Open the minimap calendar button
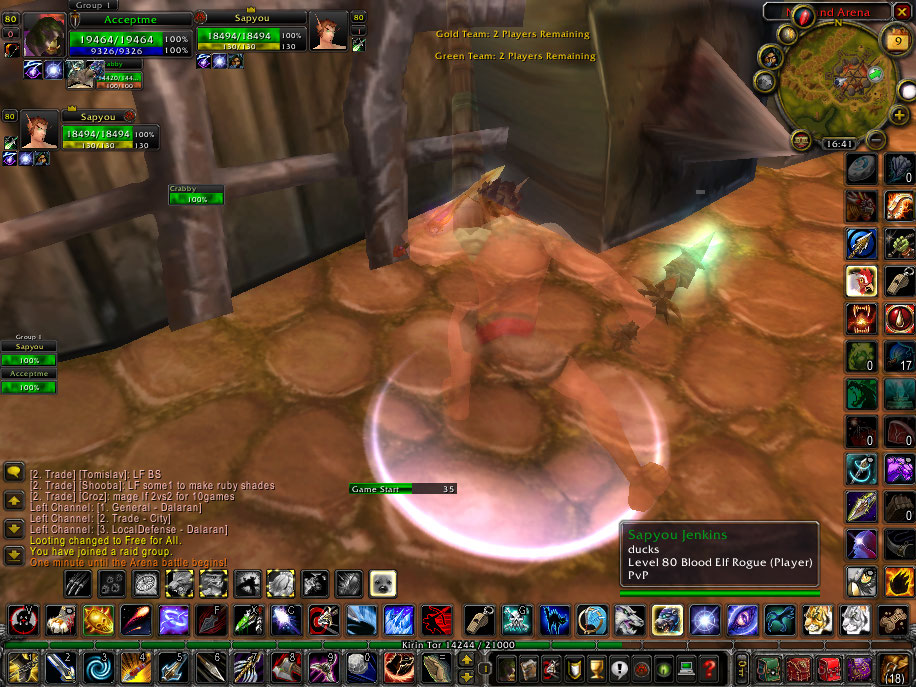The height and width of the screenshot is (687, 916). (x=895, y=40)
